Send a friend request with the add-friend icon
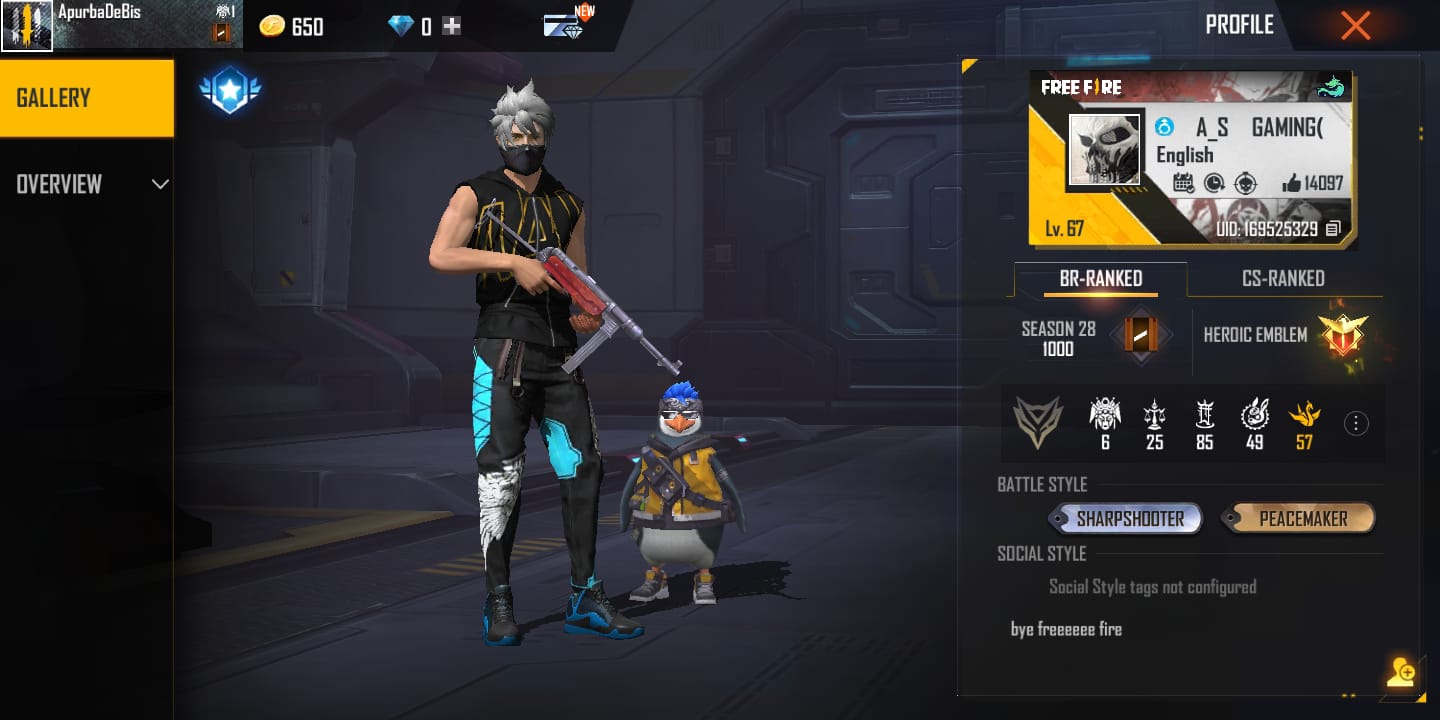1440x720 pixels. tap(1400, 673)
